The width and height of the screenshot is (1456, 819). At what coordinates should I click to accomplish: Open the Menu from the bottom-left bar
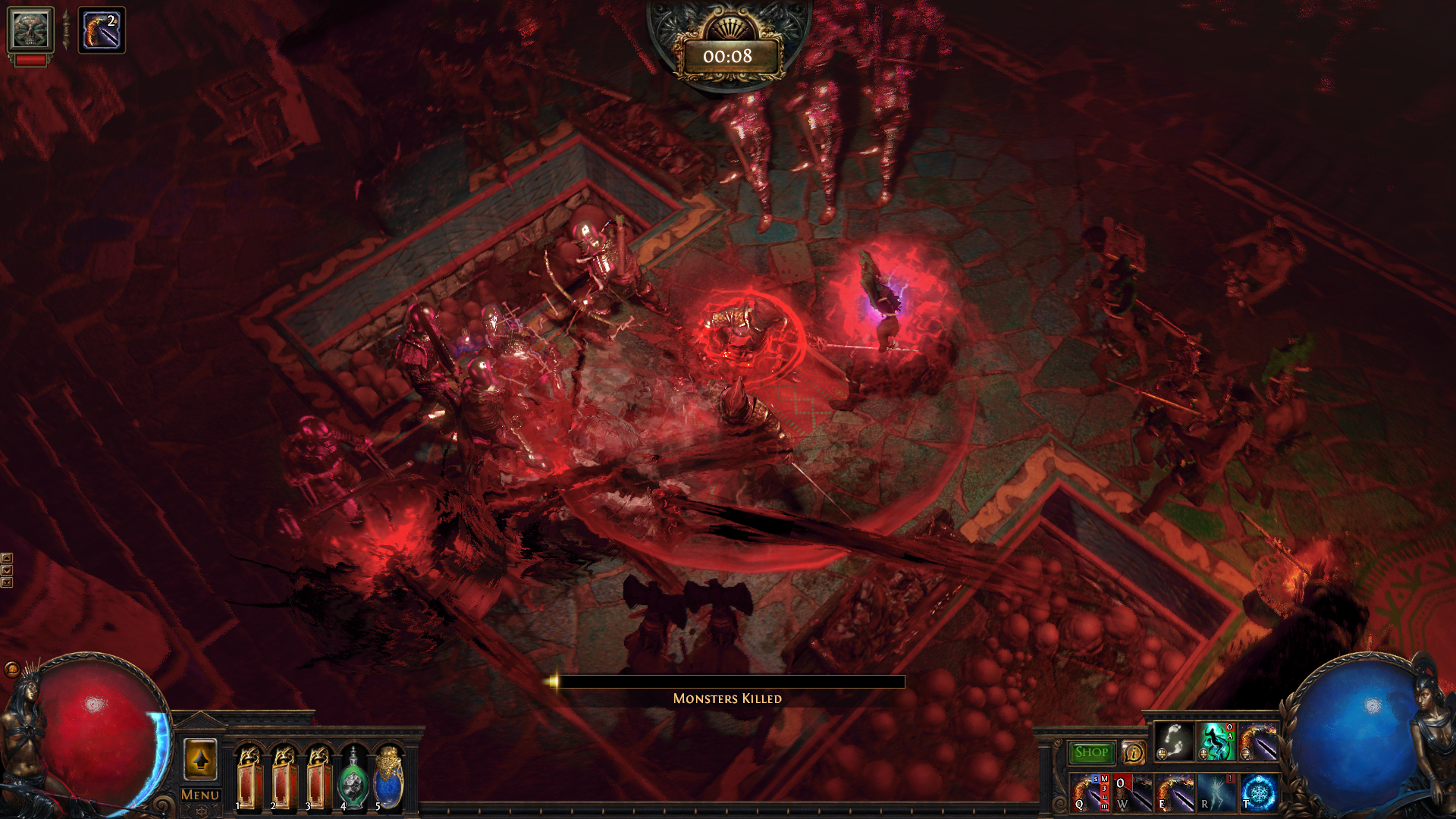pyautogui.click(x=199, y=794)
